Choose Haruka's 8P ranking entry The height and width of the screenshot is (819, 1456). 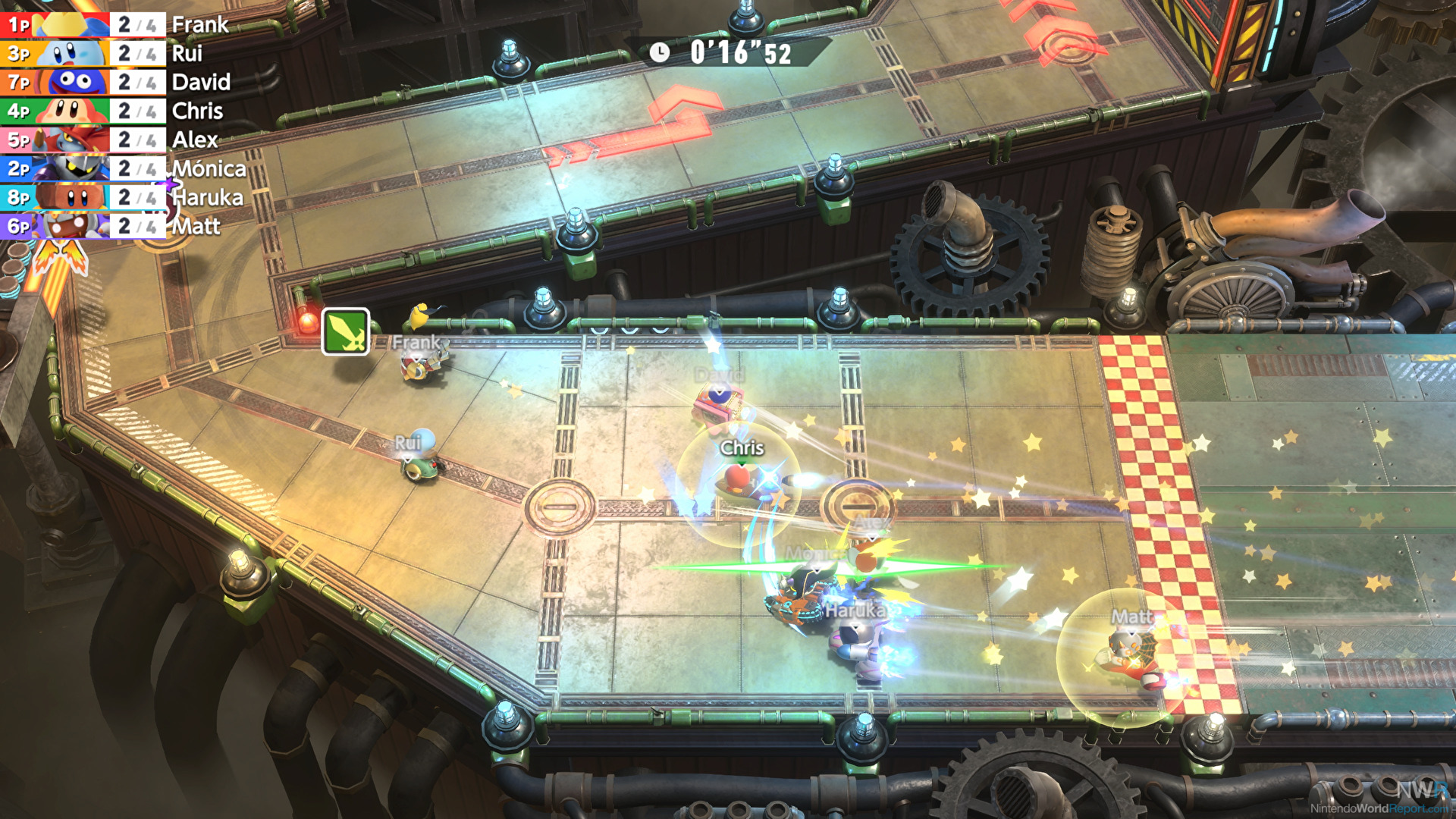121,197
